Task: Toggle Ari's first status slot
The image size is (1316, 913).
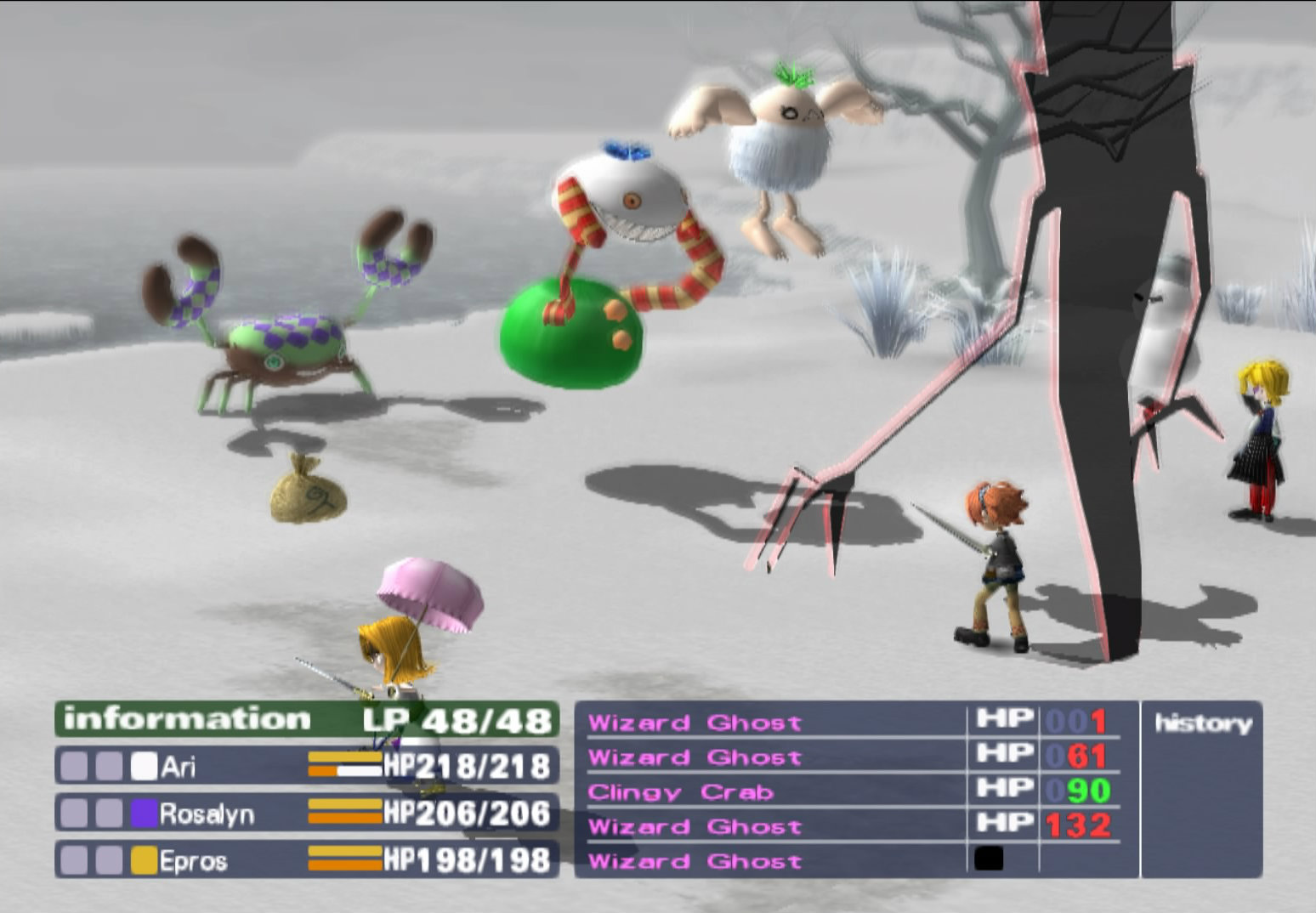Action: pyautogui.click(x=75, y=767)
